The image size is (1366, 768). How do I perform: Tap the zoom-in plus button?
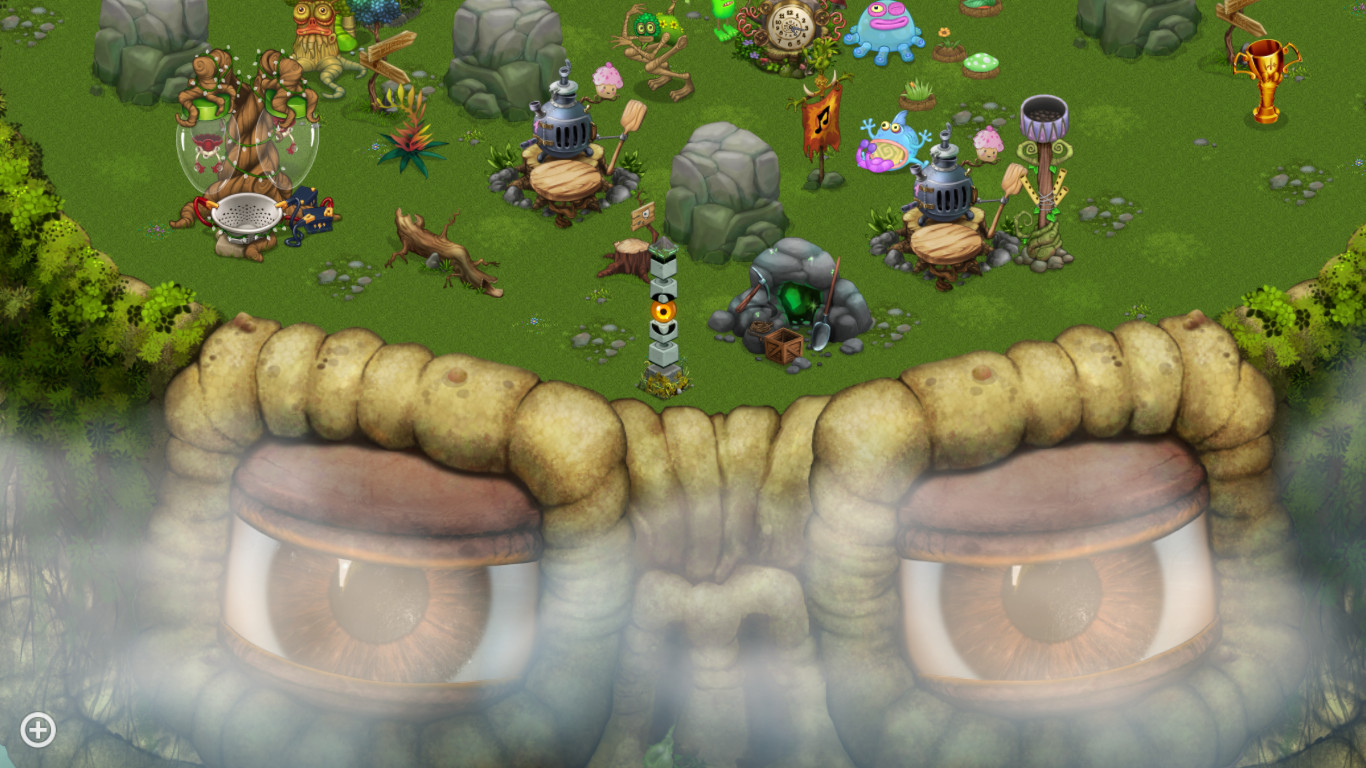[x=37, y=730]
